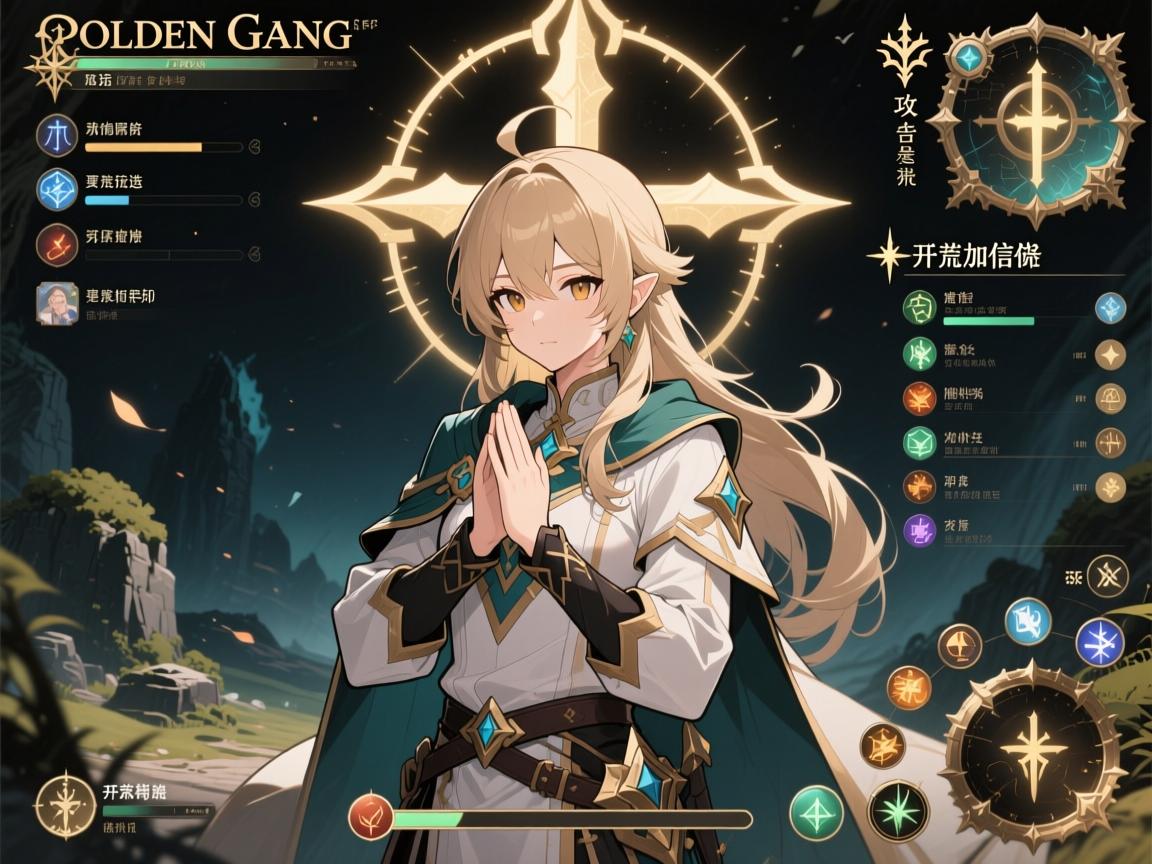The height and width of the screenshot is (864, 1152).
Task: Activate the royal blue star skill
Action: click(1100, 642)
